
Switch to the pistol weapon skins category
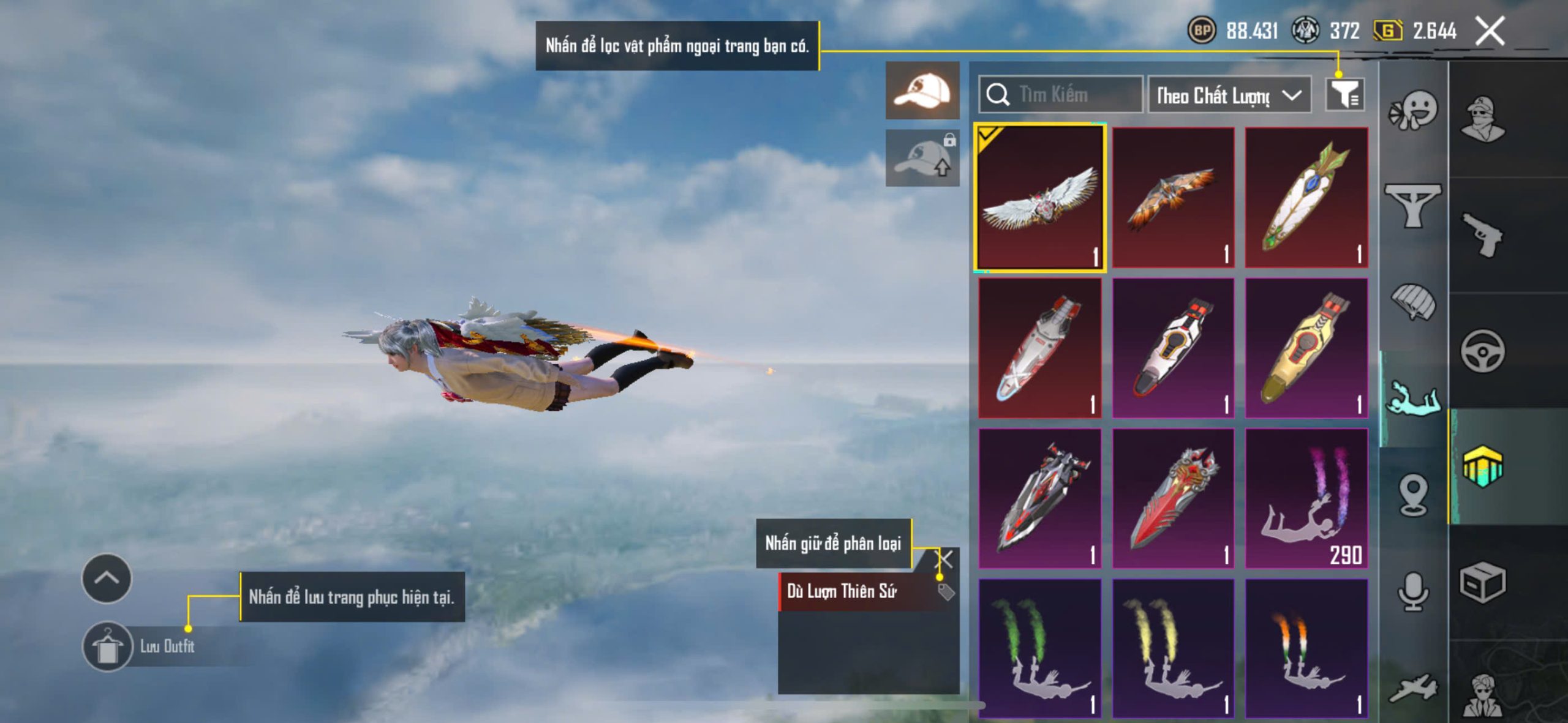[1482, 235]
